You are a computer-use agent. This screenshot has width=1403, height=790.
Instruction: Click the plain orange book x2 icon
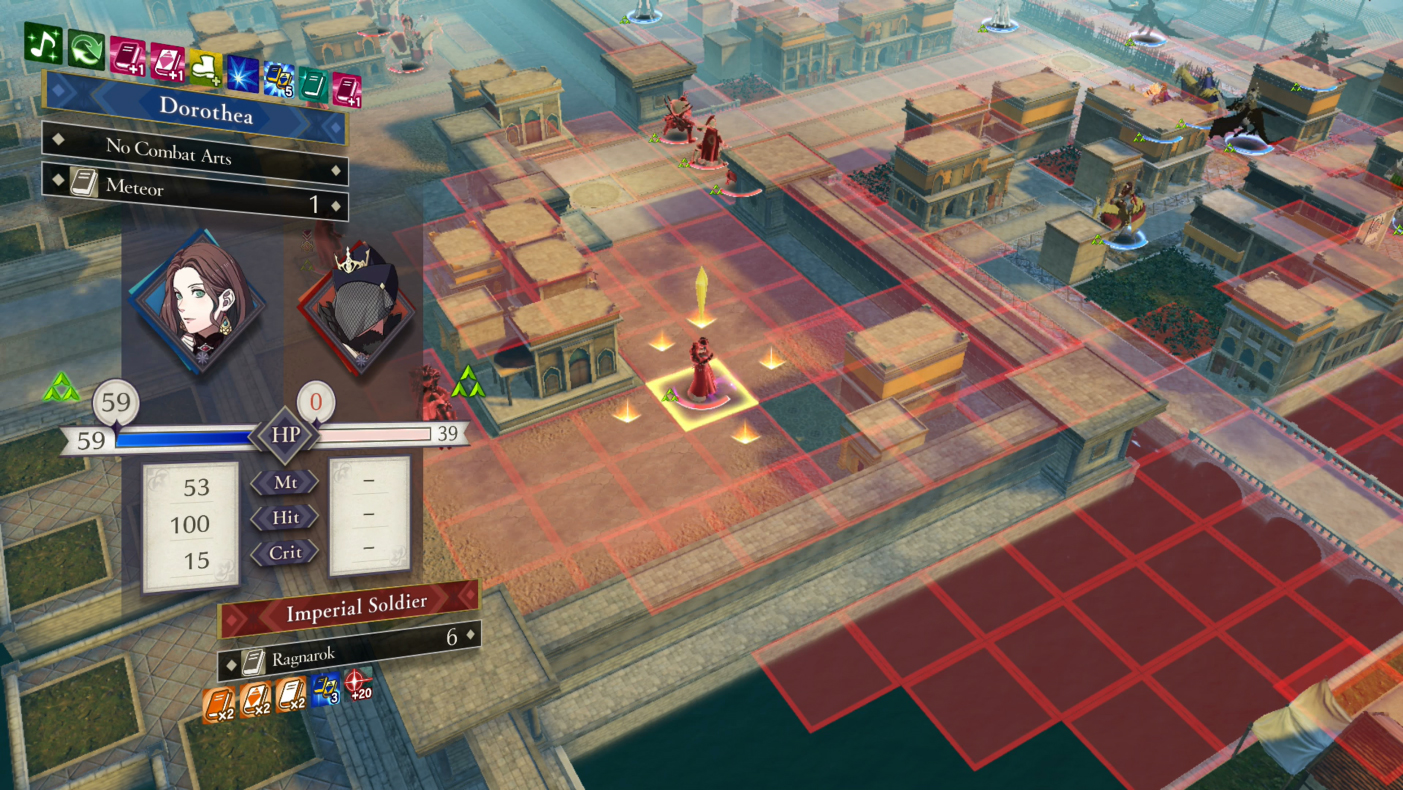point(219,705)
